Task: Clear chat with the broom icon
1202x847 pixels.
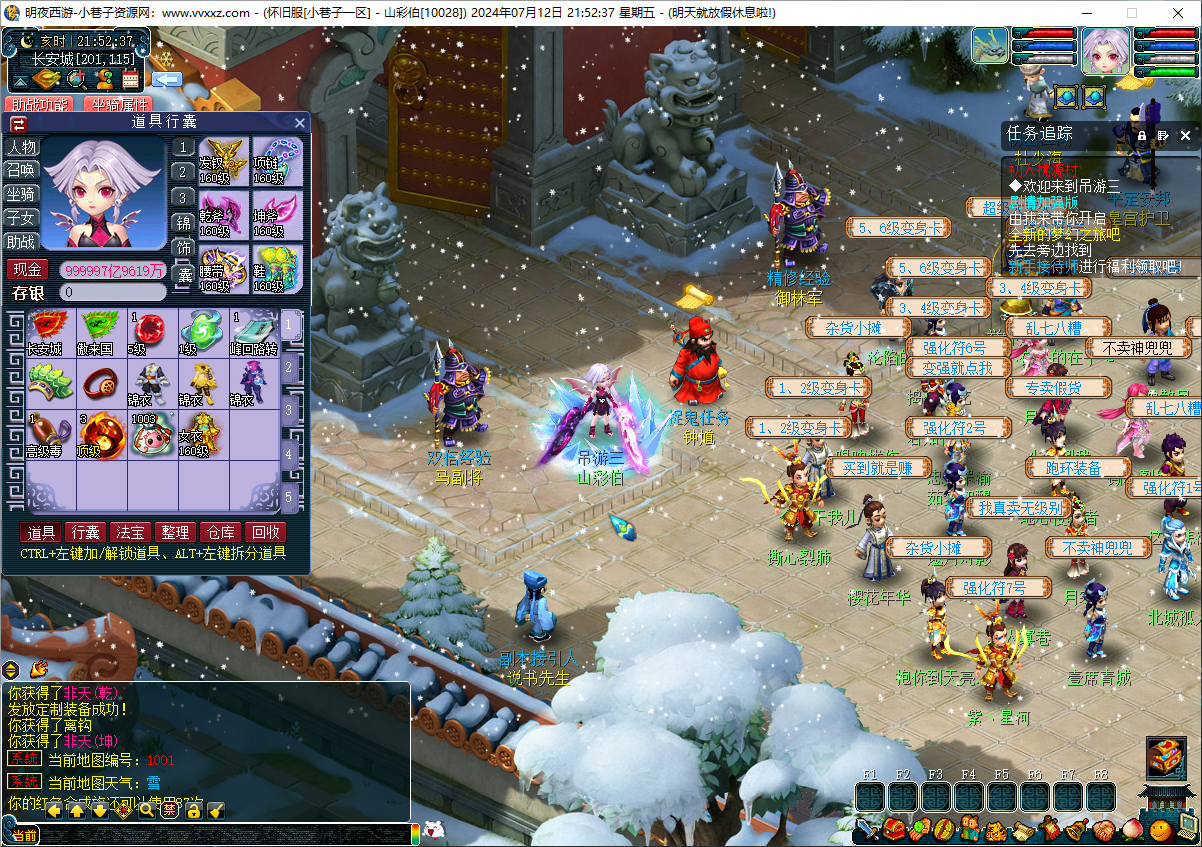Action: click(216, 809)
